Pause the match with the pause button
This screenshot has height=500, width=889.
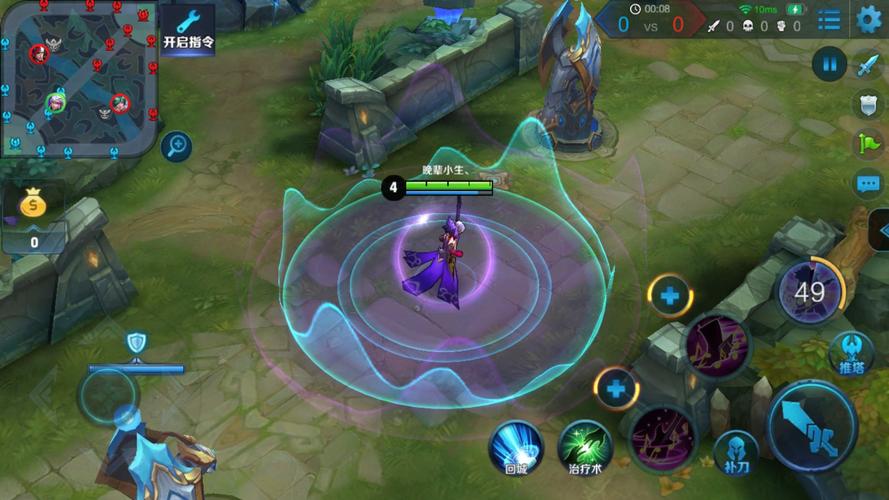829,65
